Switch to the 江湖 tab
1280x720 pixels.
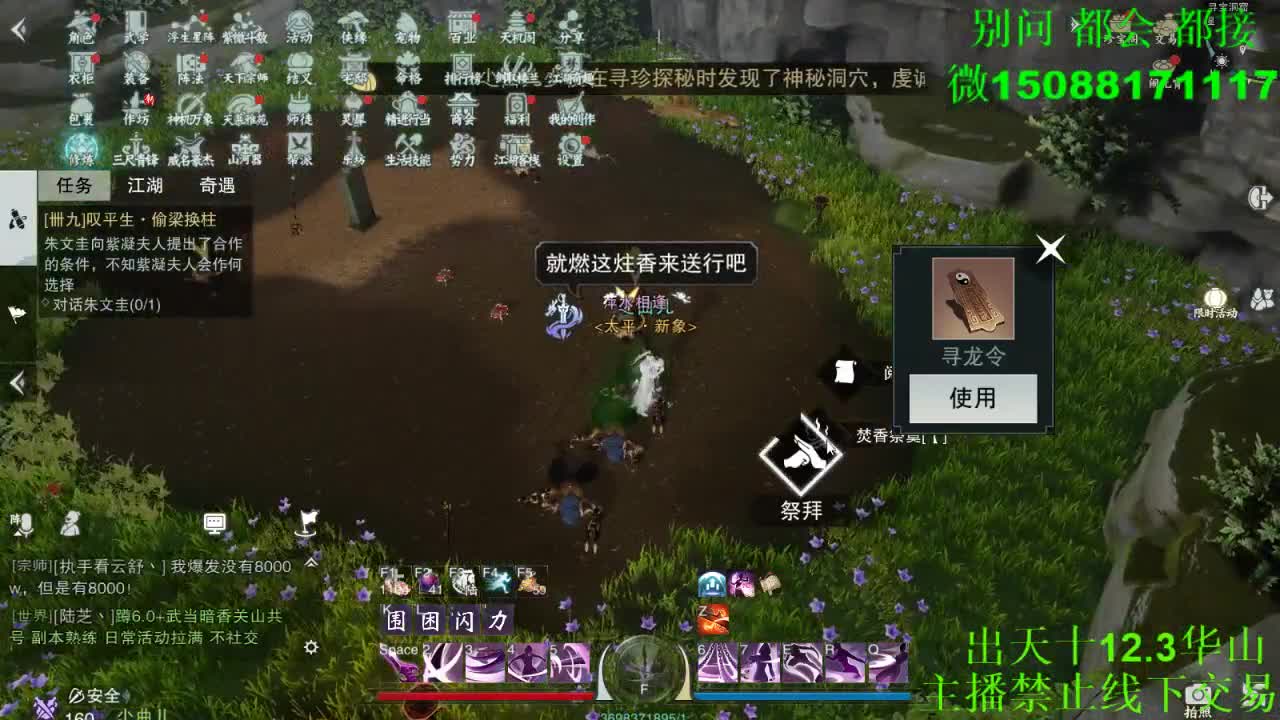(147, 186)
